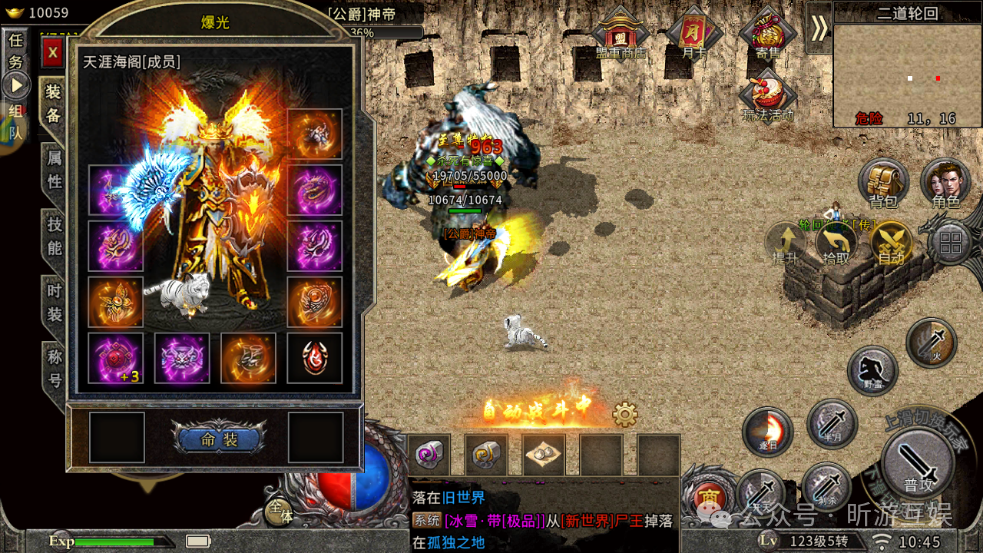This screenshot has width=983, height=553.
Task: Select the equipment slot marked +3
Action: click(x=115, y=357)
